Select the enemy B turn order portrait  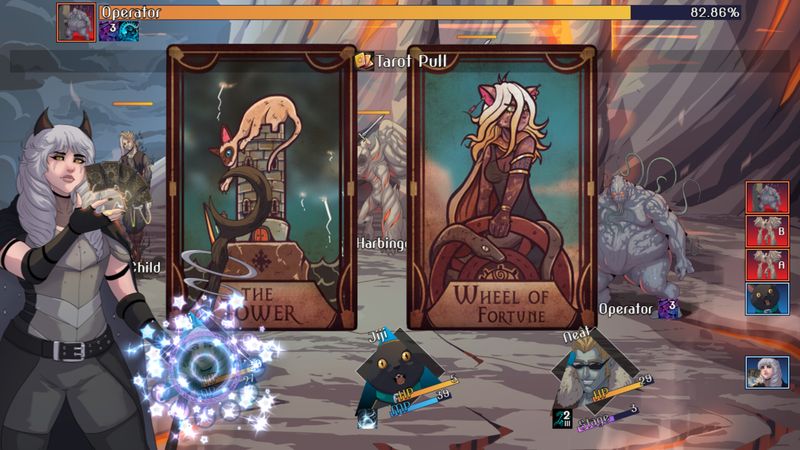[766, 231]
